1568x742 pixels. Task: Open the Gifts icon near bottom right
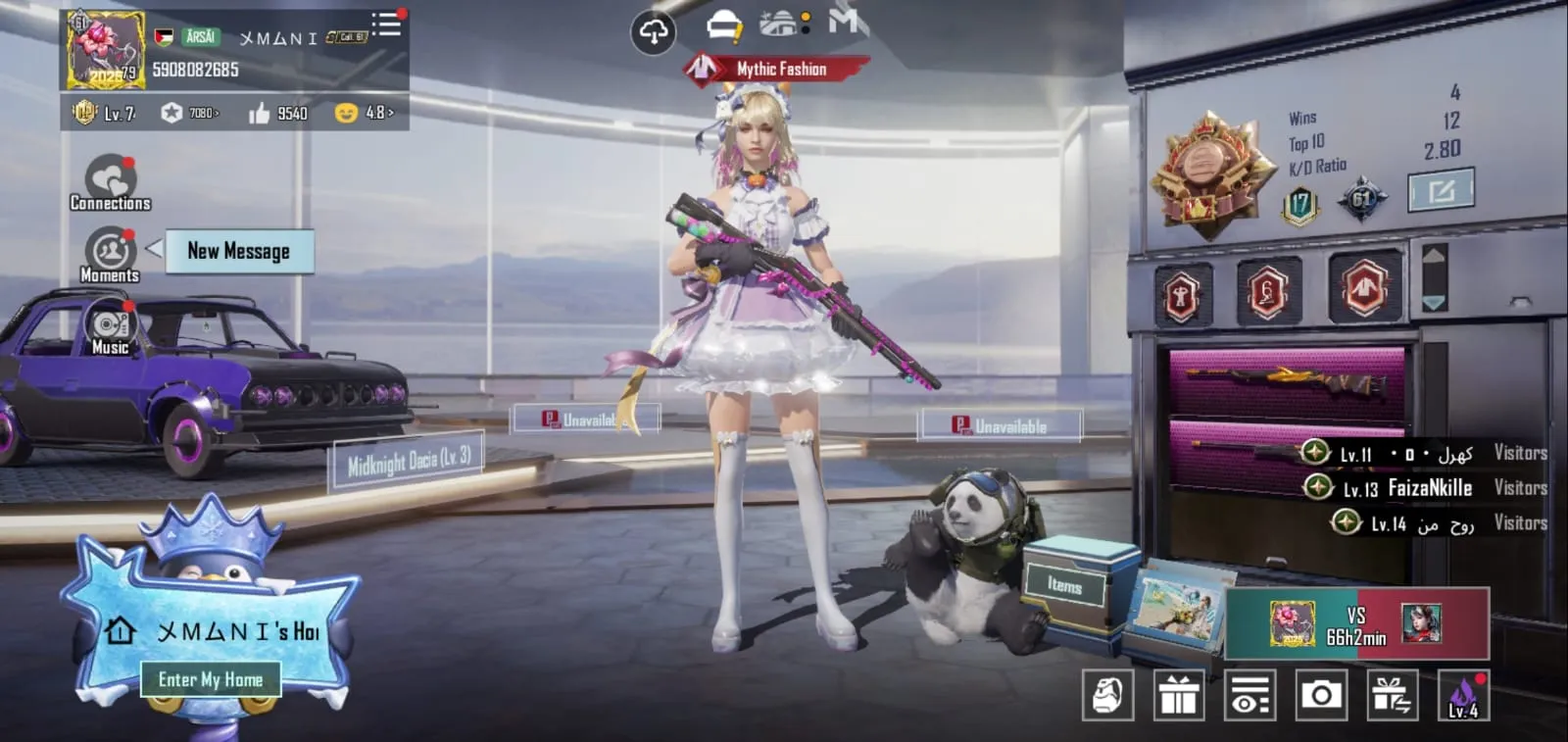pos(1179,694)
